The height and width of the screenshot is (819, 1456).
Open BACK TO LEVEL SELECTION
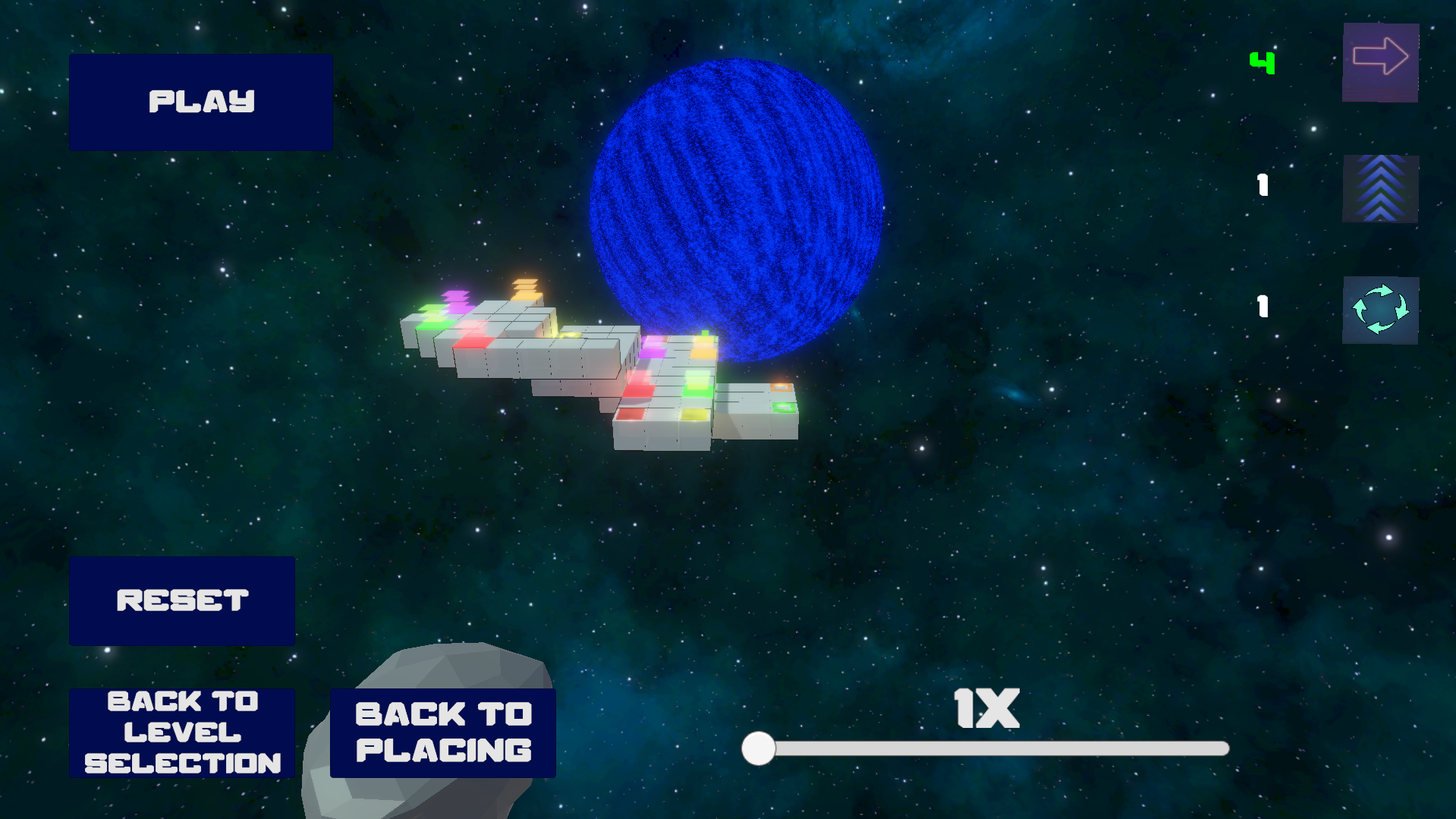(182, 732)
